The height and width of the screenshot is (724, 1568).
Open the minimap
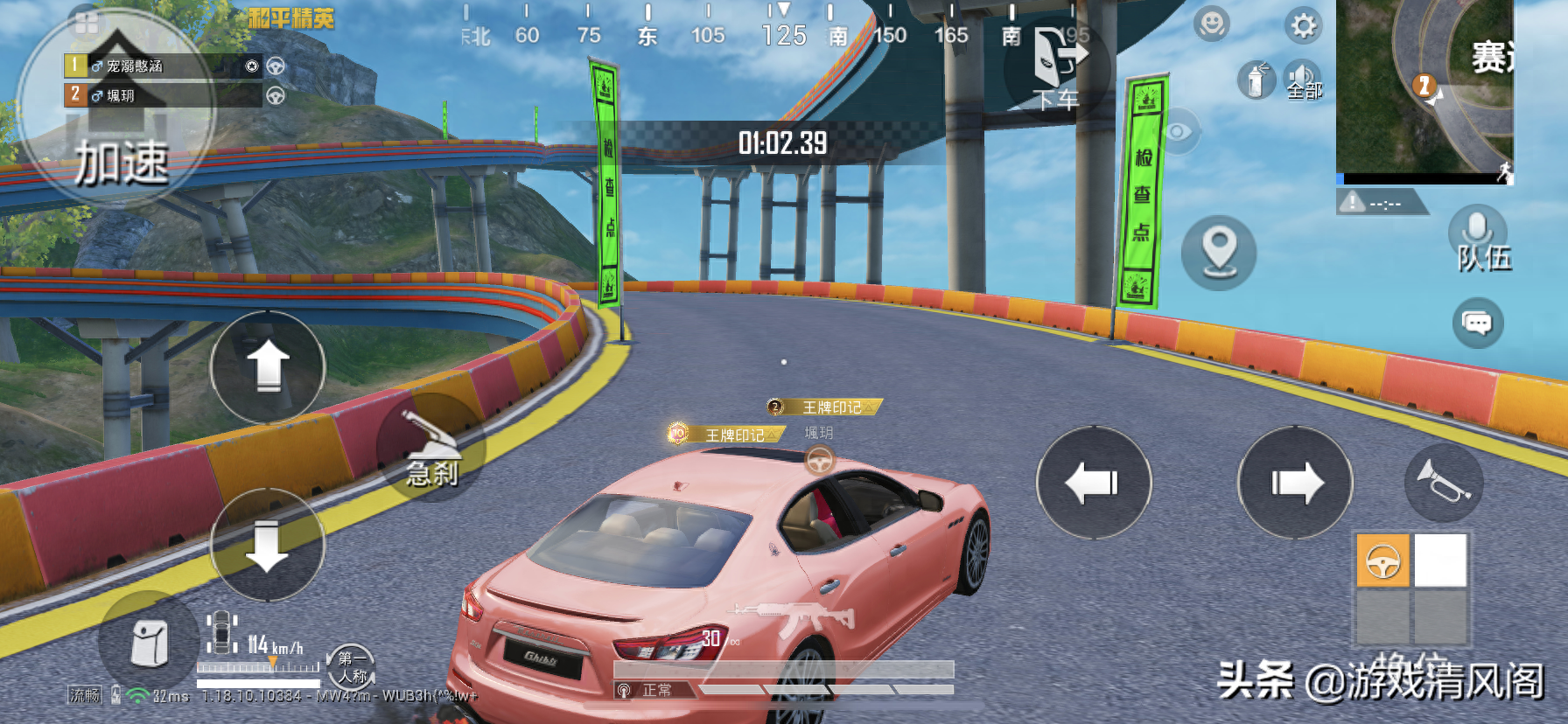(1424, 87)
